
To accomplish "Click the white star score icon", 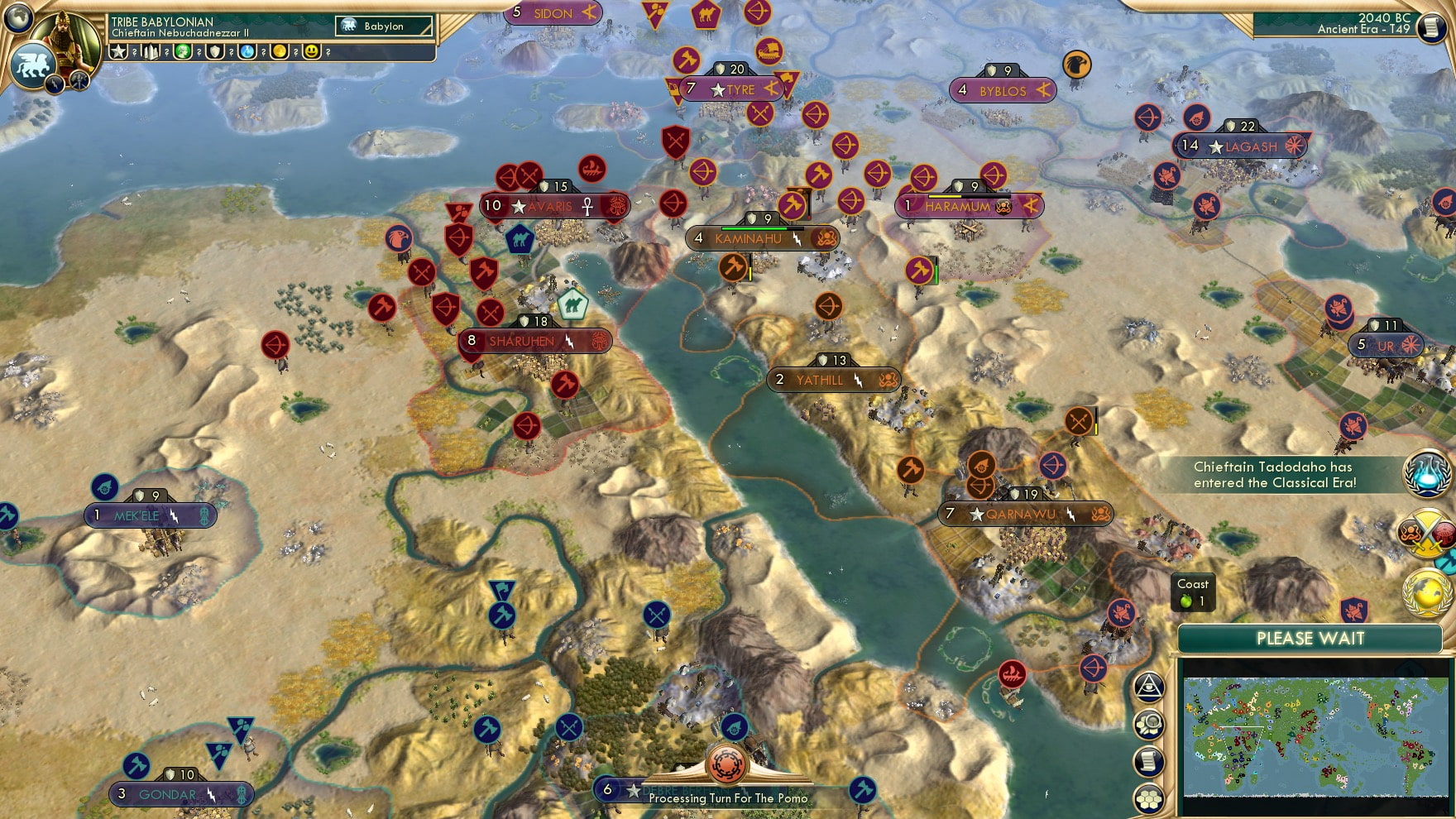I will pyautogui.click(x=118, y=52).
